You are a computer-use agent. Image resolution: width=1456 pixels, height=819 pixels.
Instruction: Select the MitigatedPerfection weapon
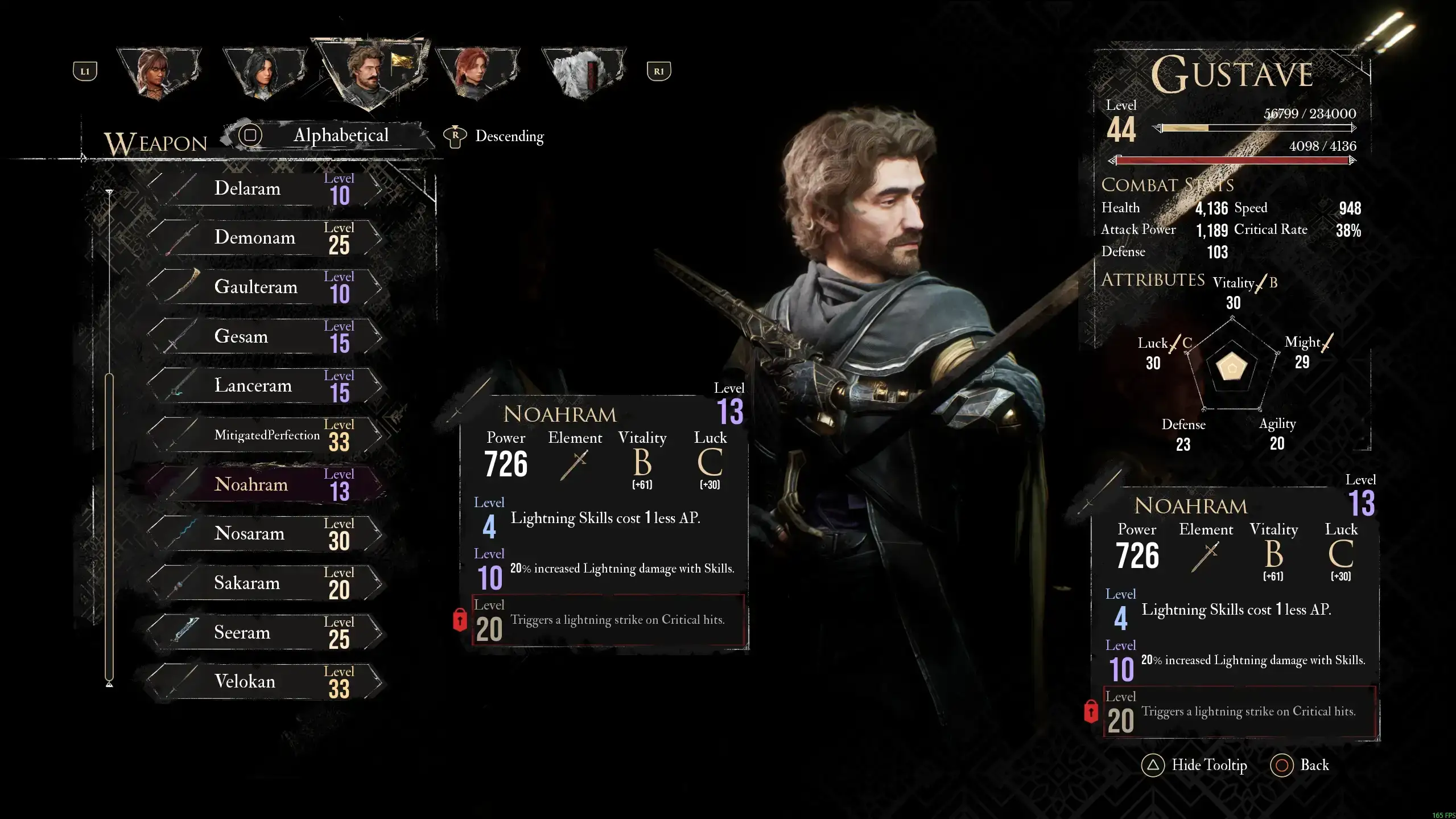(x=265, y=435)
